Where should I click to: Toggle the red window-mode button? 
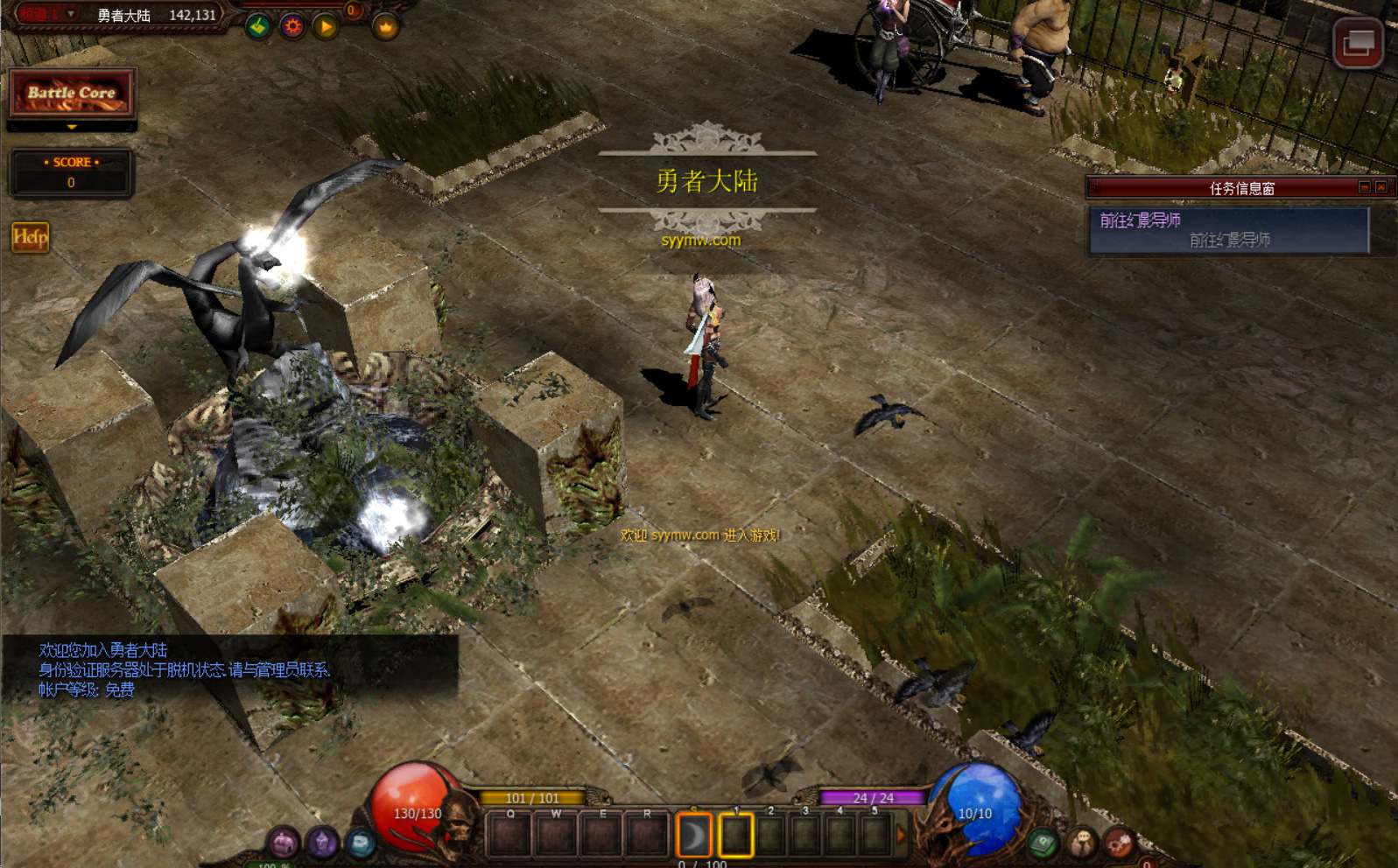[1357, 42]
